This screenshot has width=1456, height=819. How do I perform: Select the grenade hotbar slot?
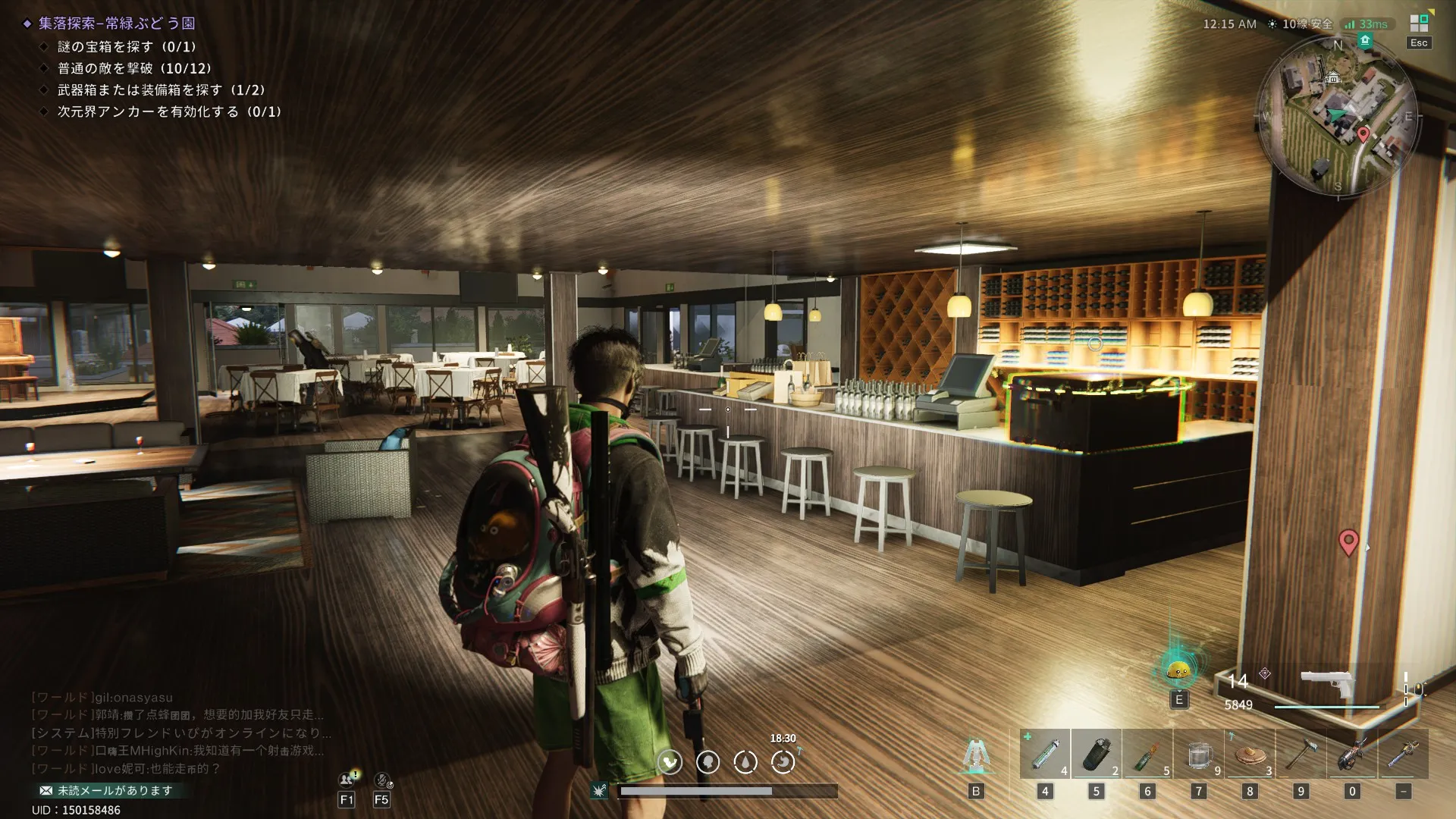pyautogui.click(x=1096, y=755)
